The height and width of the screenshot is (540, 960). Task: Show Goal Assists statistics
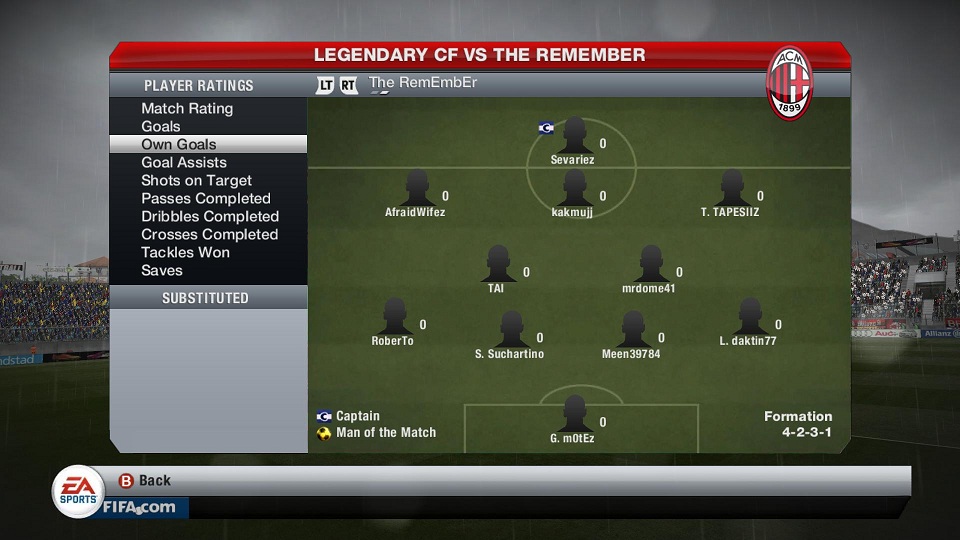tap(184, 162)
